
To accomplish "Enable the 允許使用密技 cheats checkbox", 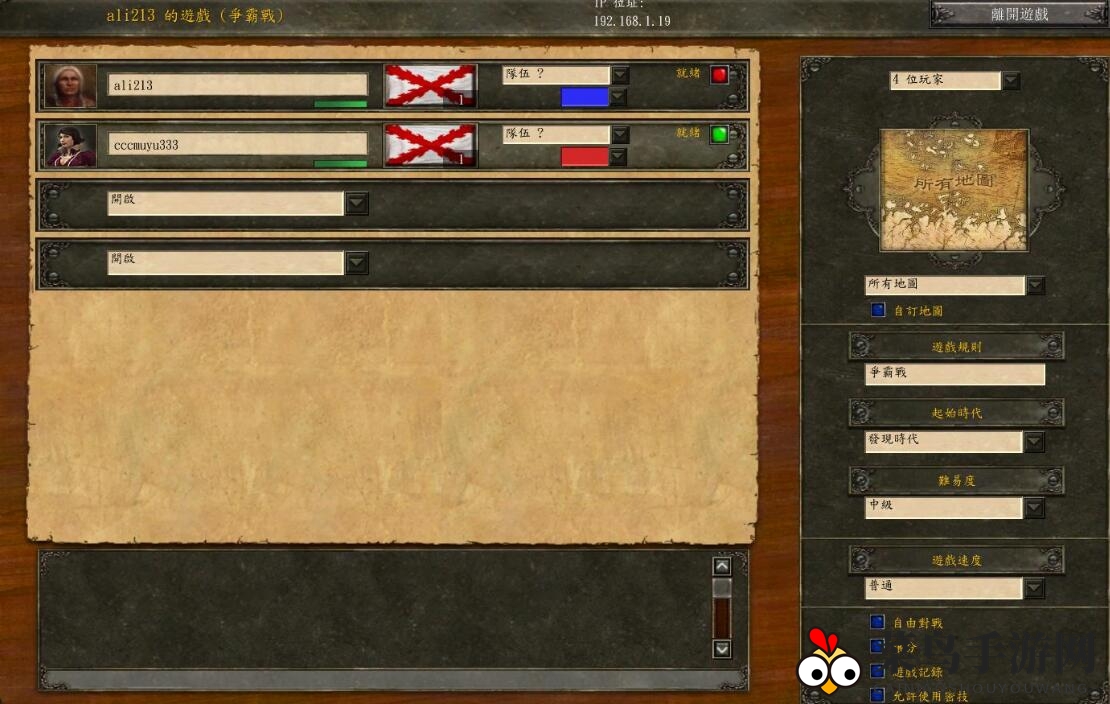I will [x=878, y=694].
